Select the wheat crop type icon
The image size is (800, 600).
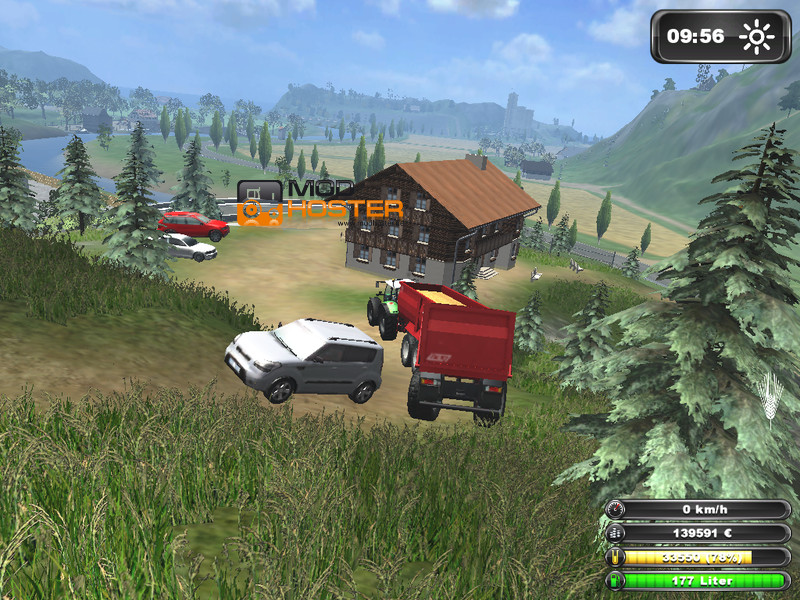(771, 395)
